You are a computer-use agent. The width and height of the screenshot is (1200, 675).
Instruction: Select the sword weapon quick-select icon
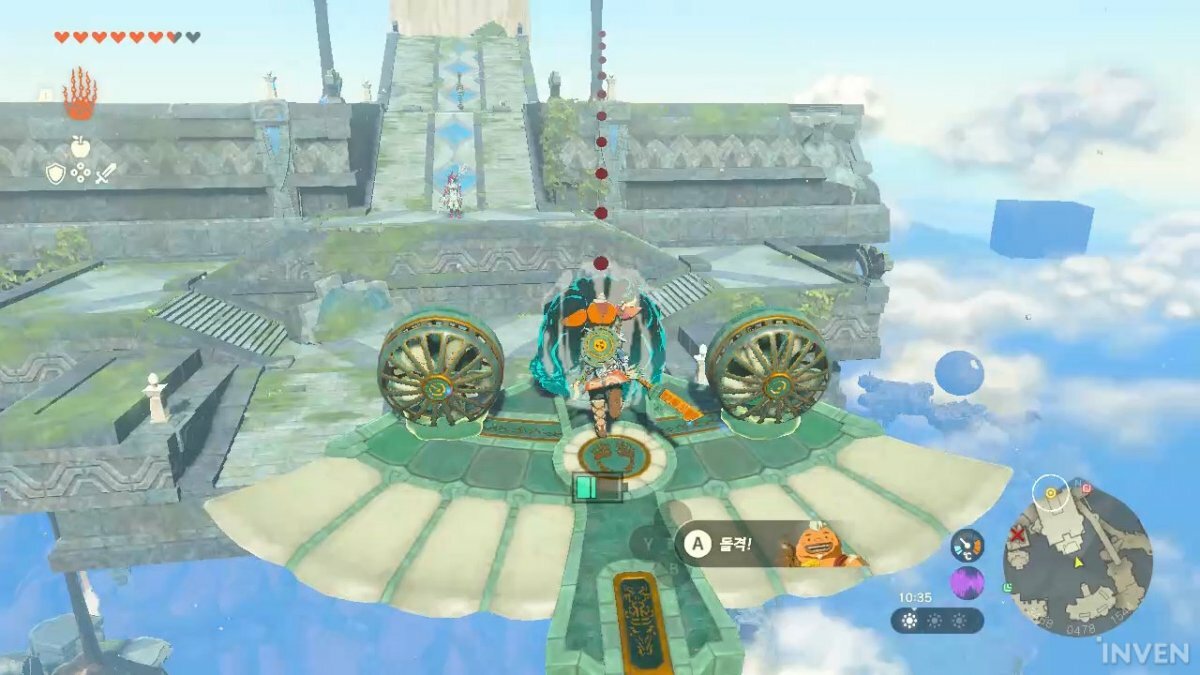pyautogui.click(x=106, y=174)
